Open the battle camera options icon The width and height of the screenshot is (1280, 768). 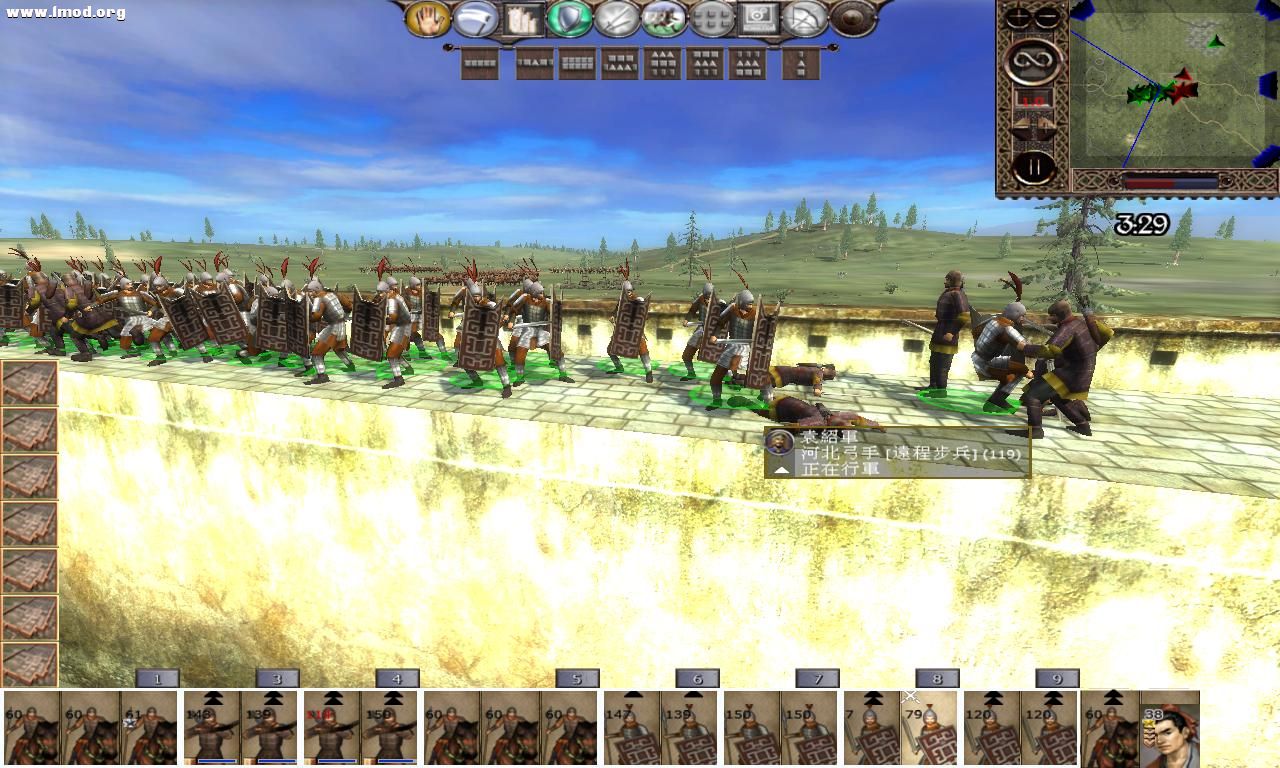(762, 19)
